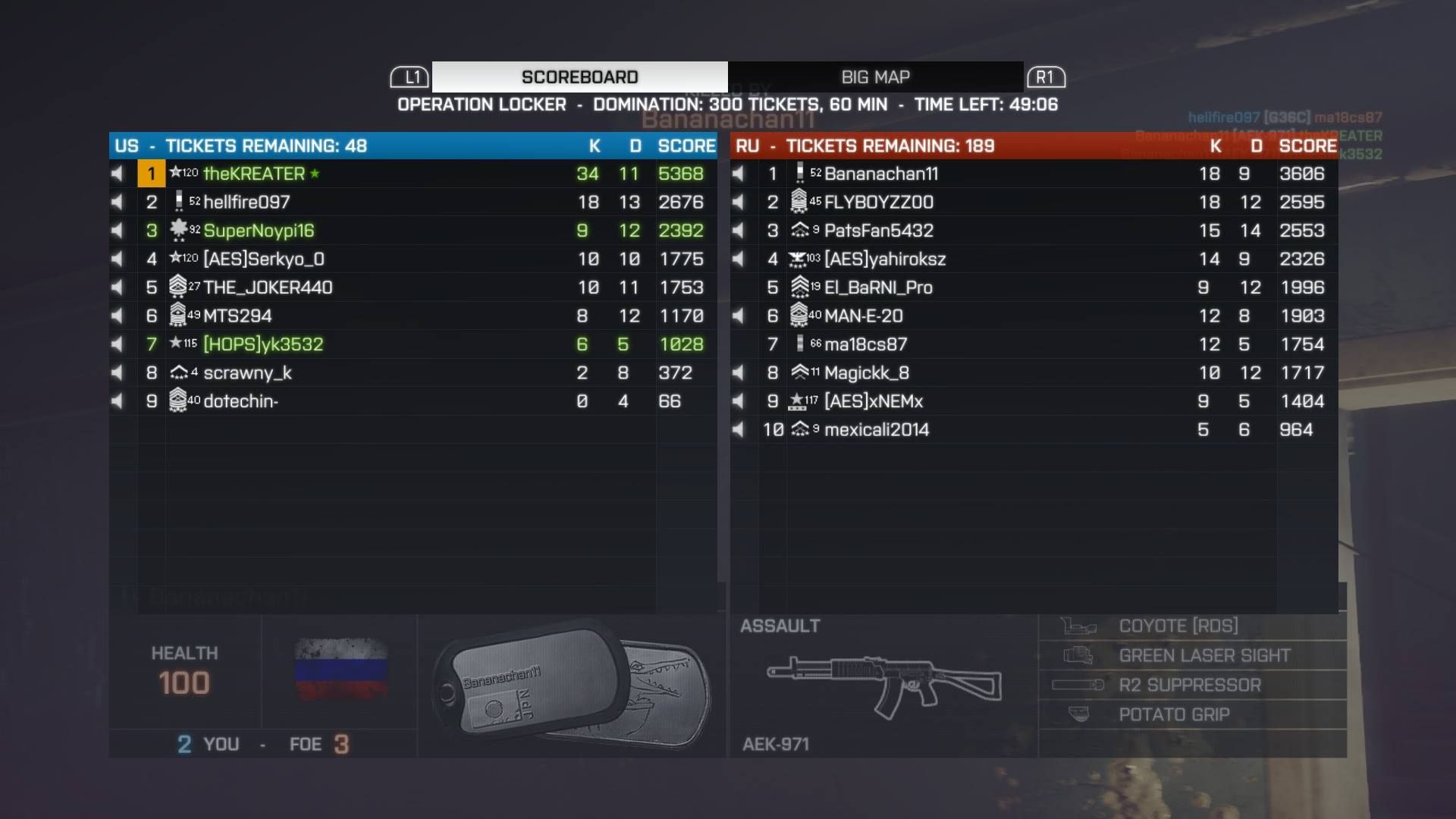This screenshot has width=1456, height=819.
Task: Select the Scoreboard tab
Action: [579, 77]
